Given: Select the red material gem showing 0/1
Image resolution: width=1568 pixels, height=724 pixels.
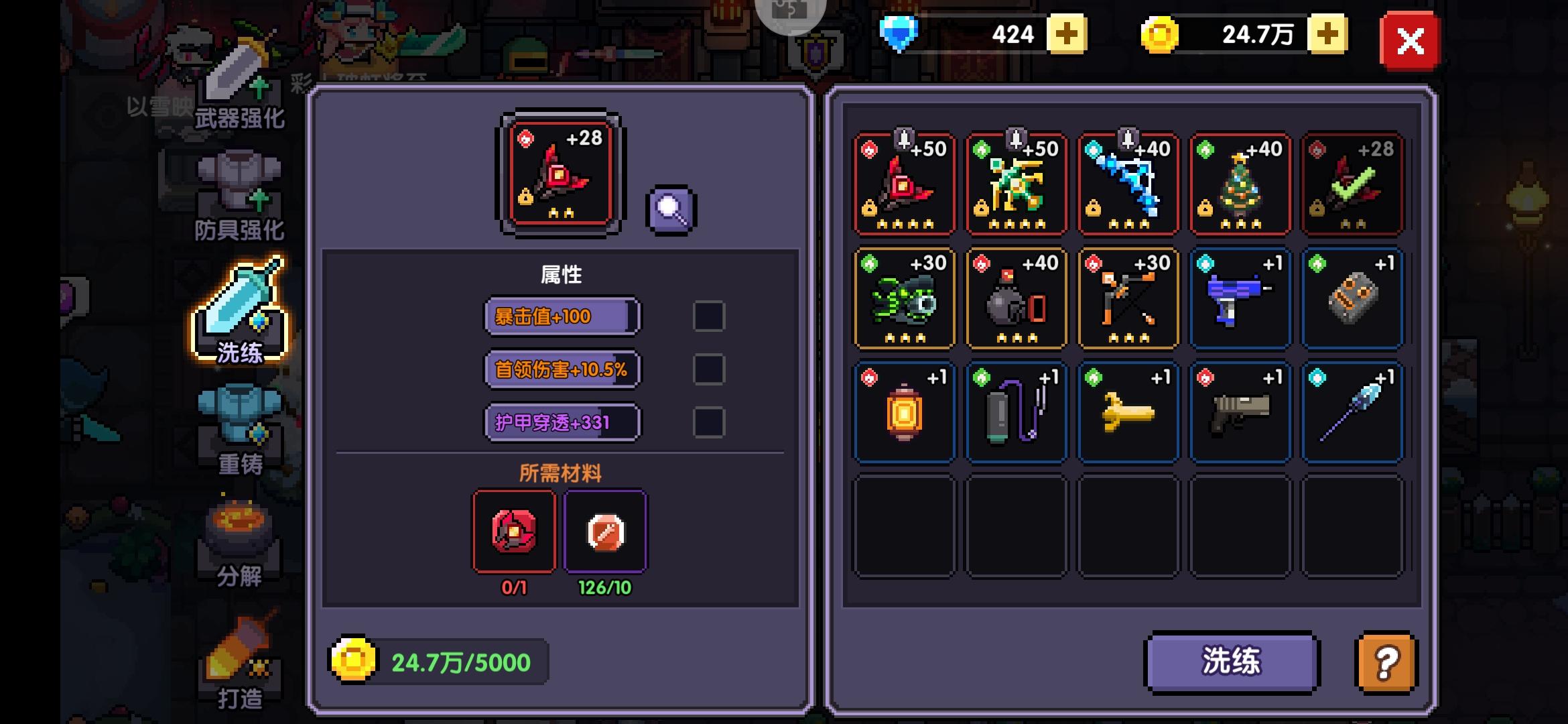Looking at the screenshot, I should 514,533.
